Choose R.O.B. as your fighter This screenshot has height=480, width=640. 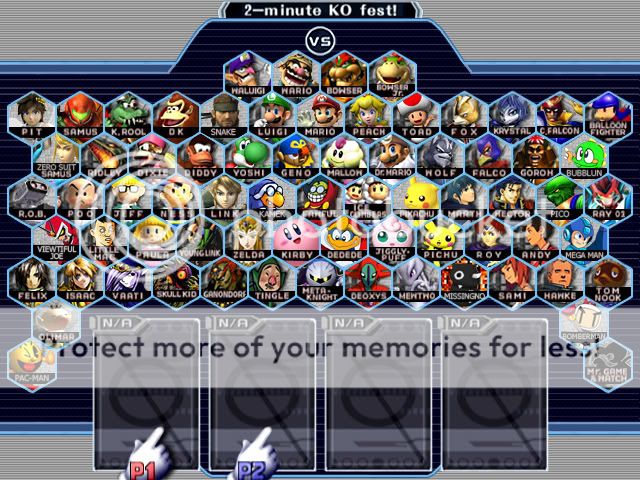click(32, 195)
